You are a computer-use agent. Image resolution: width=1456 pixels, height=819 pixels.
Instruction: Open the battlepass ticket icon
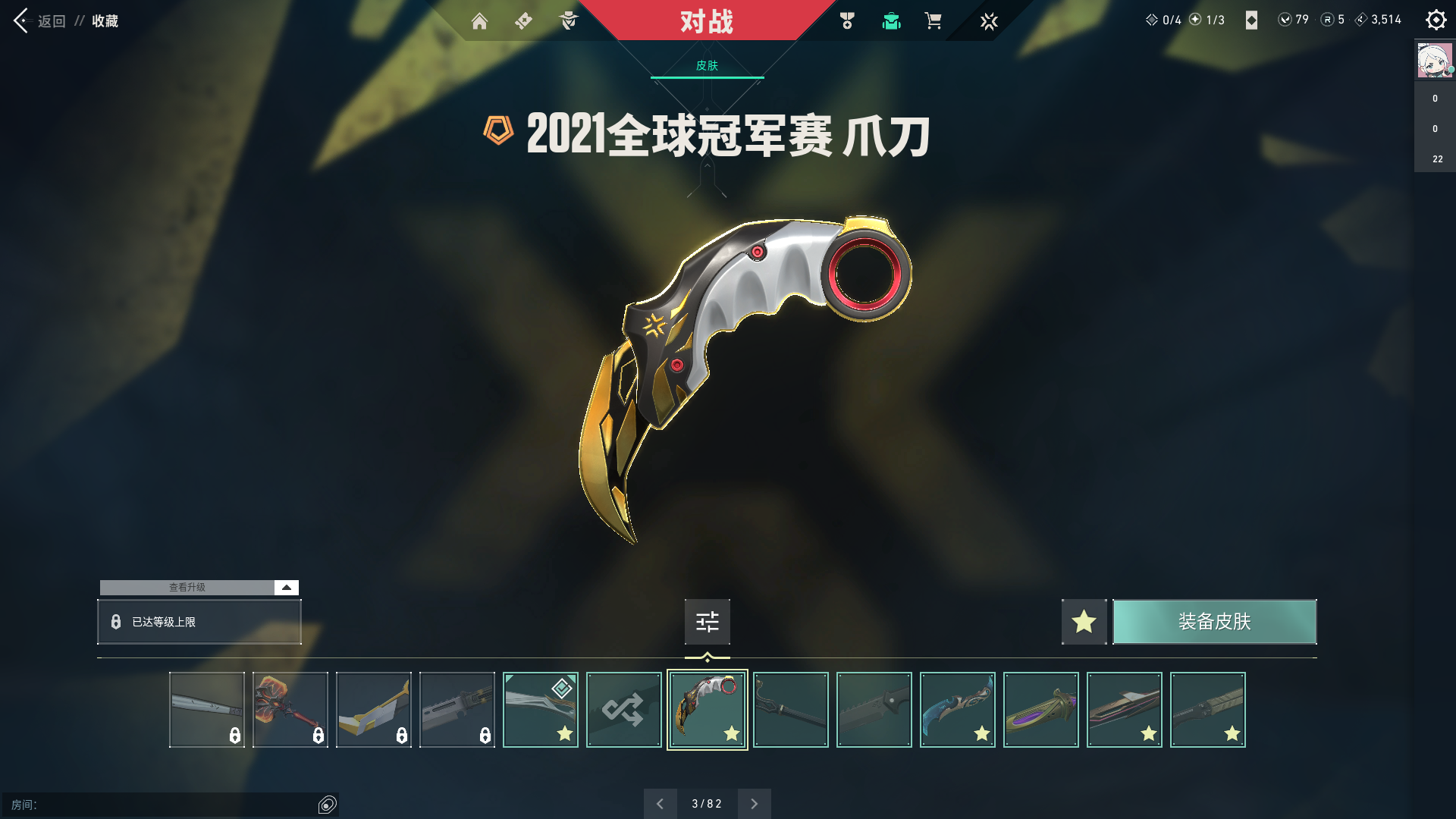point(523,21)
